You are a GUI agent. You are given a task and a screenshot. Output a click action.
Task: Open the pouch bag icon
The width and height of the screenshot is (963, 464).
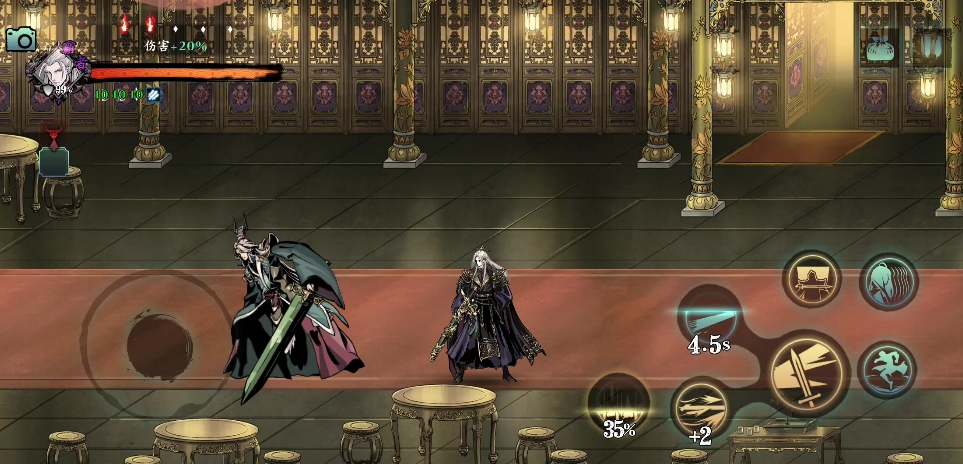[x=880, y=49]
